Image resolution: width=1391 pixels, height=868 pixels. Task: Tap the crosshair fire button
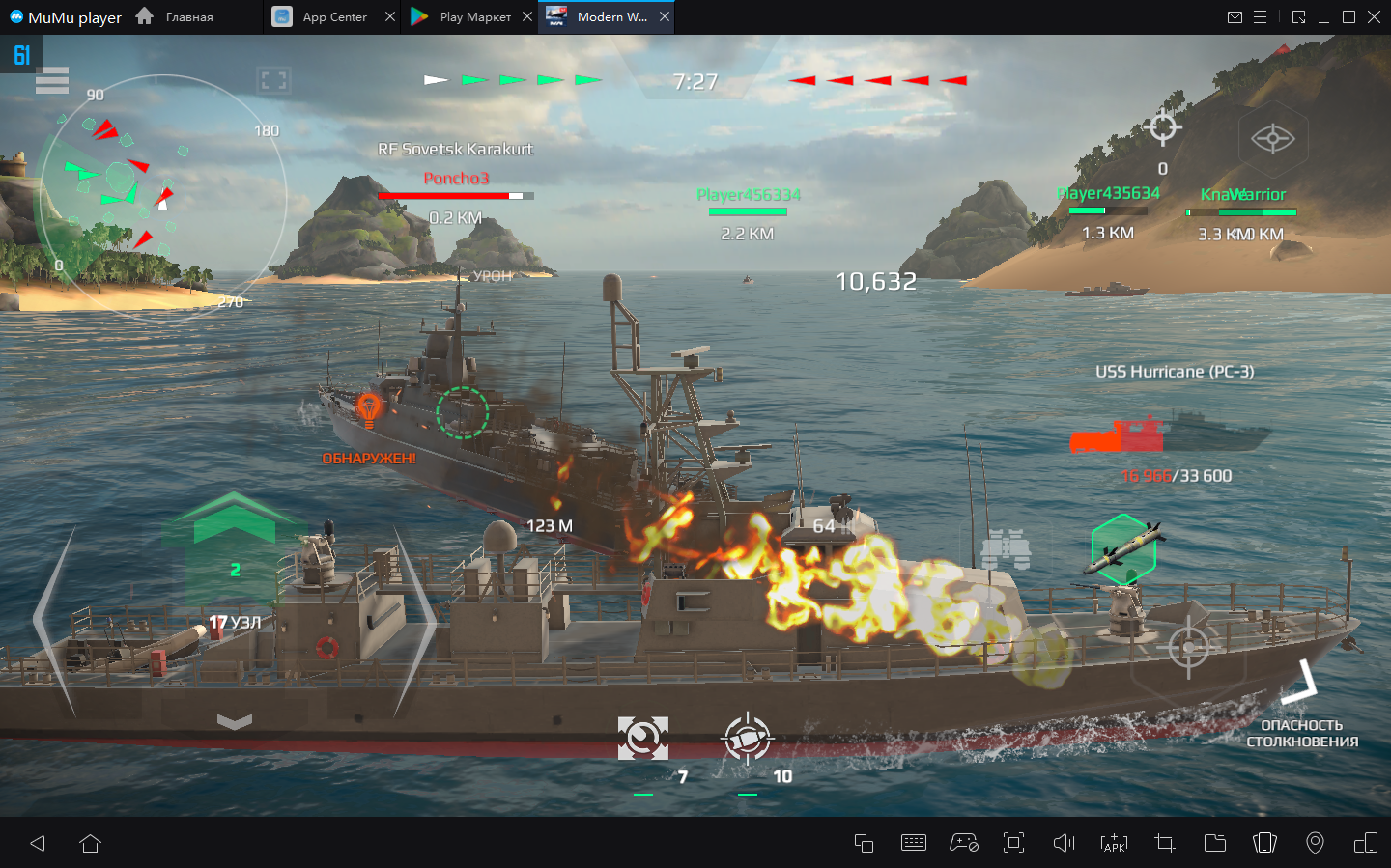(1189, 646)
